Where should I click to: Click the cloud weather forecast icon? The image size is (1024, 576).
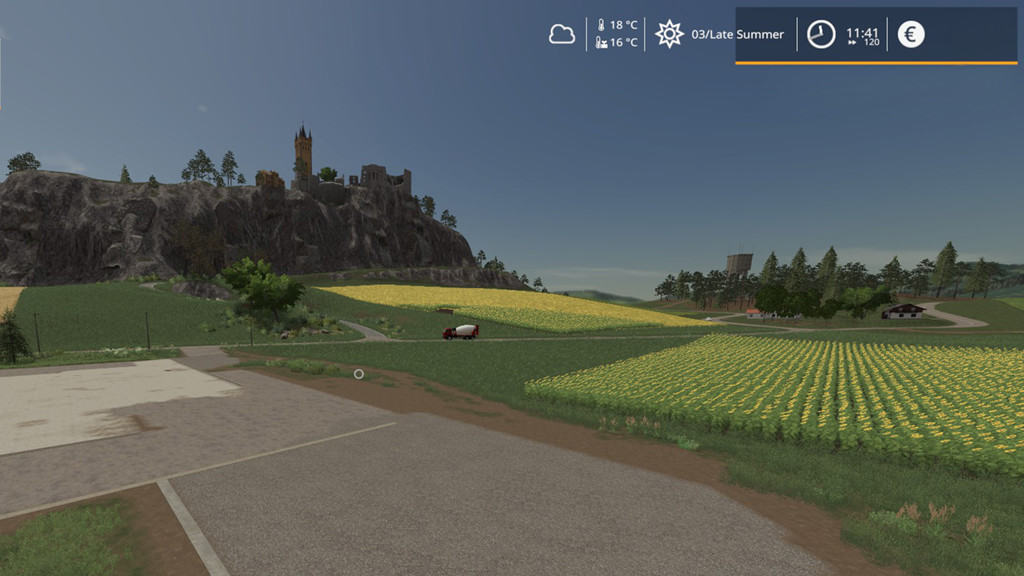pos(562,34)
